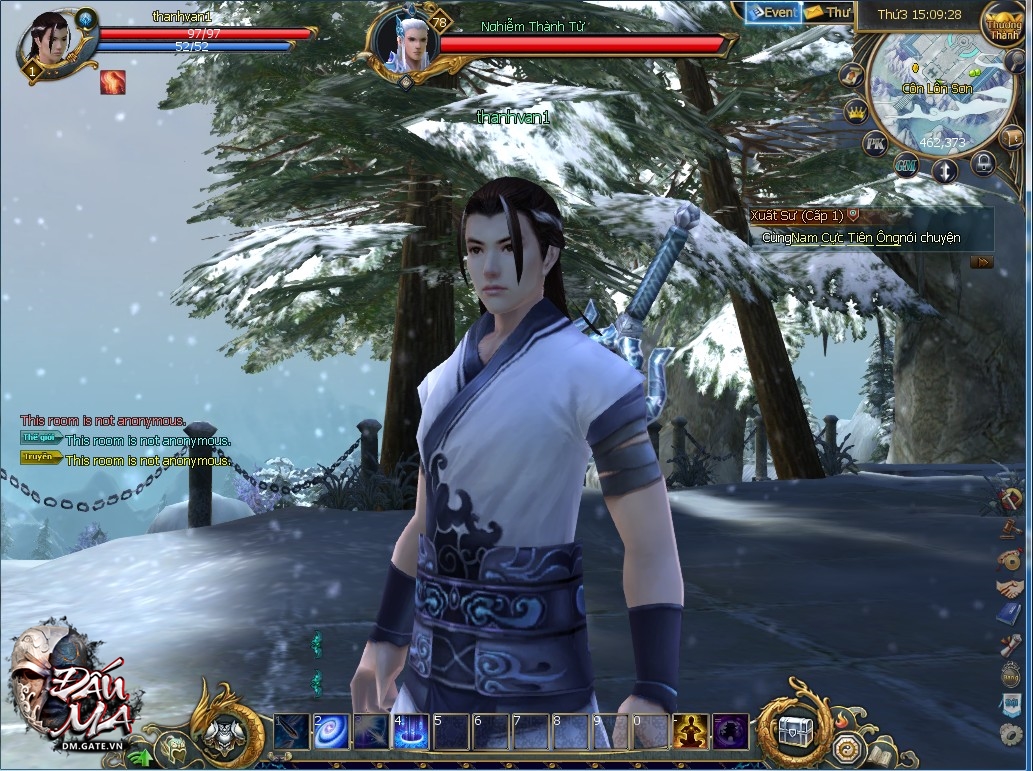Viewport: 1033px width, 771px height.
Task: Activate the swirling vortex skill in slot 2
Action: click(331, 732)
